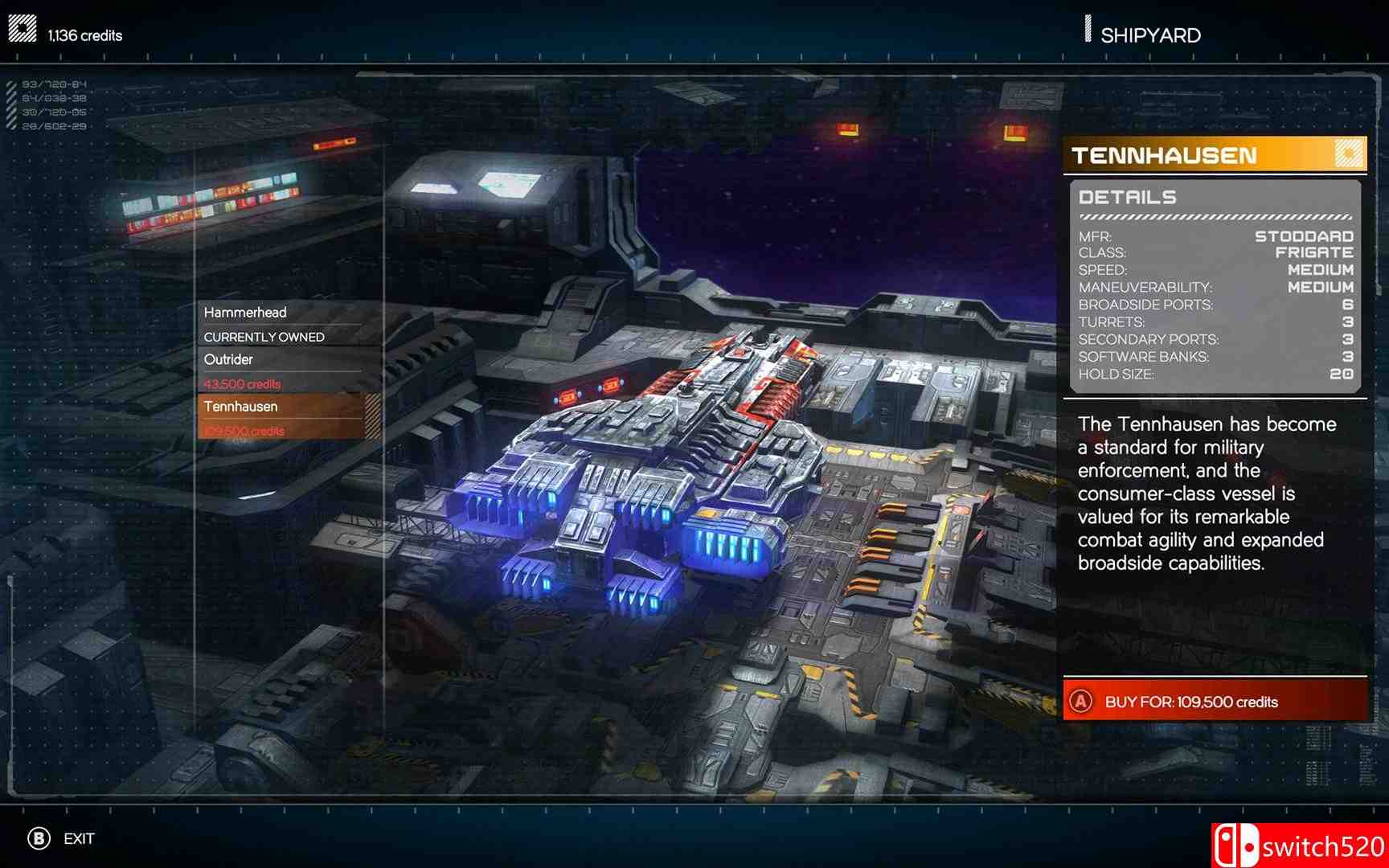1389x868 pixels.
Task: Open the Currently Owned ship listing
Action: pos(267,336)
